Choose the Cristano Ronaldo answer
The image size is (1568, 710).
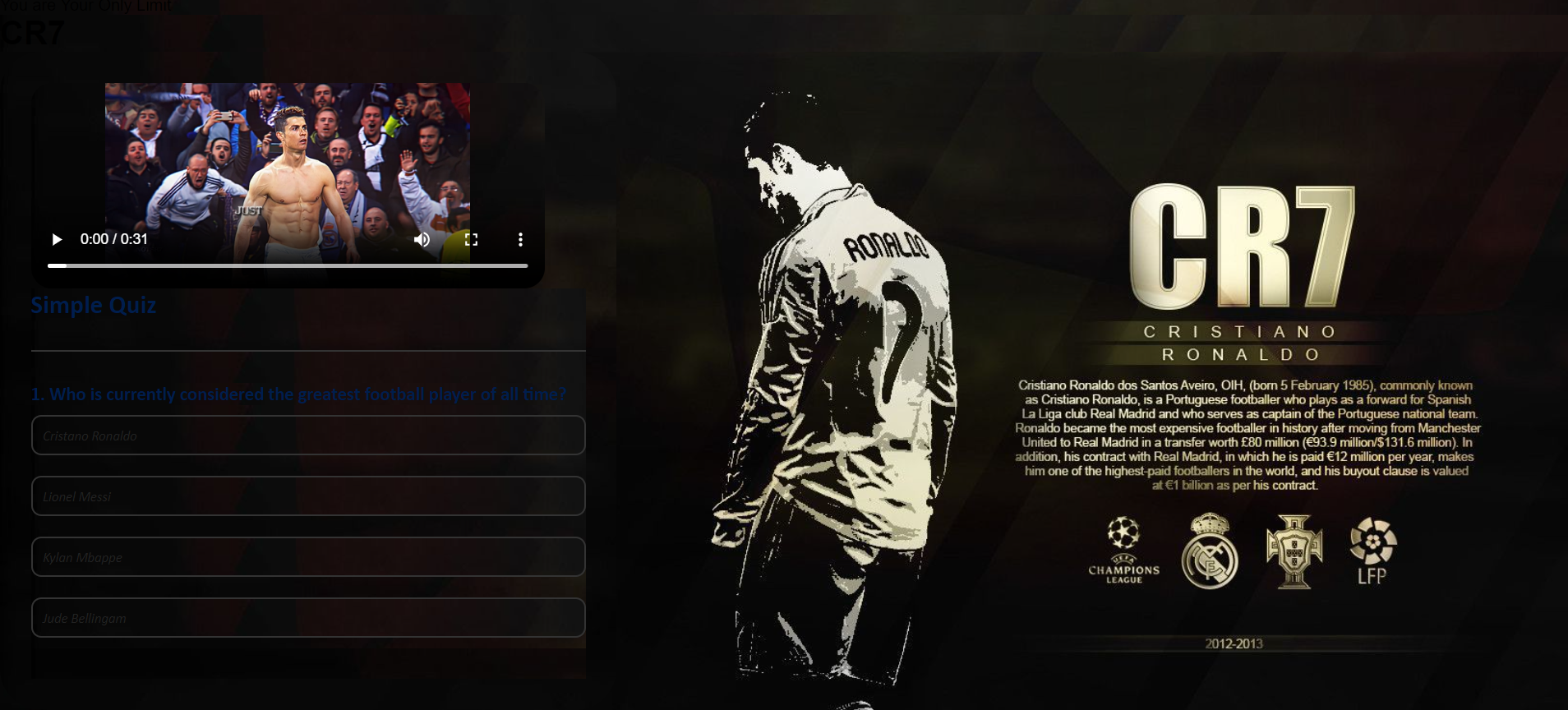pos(308,436)
